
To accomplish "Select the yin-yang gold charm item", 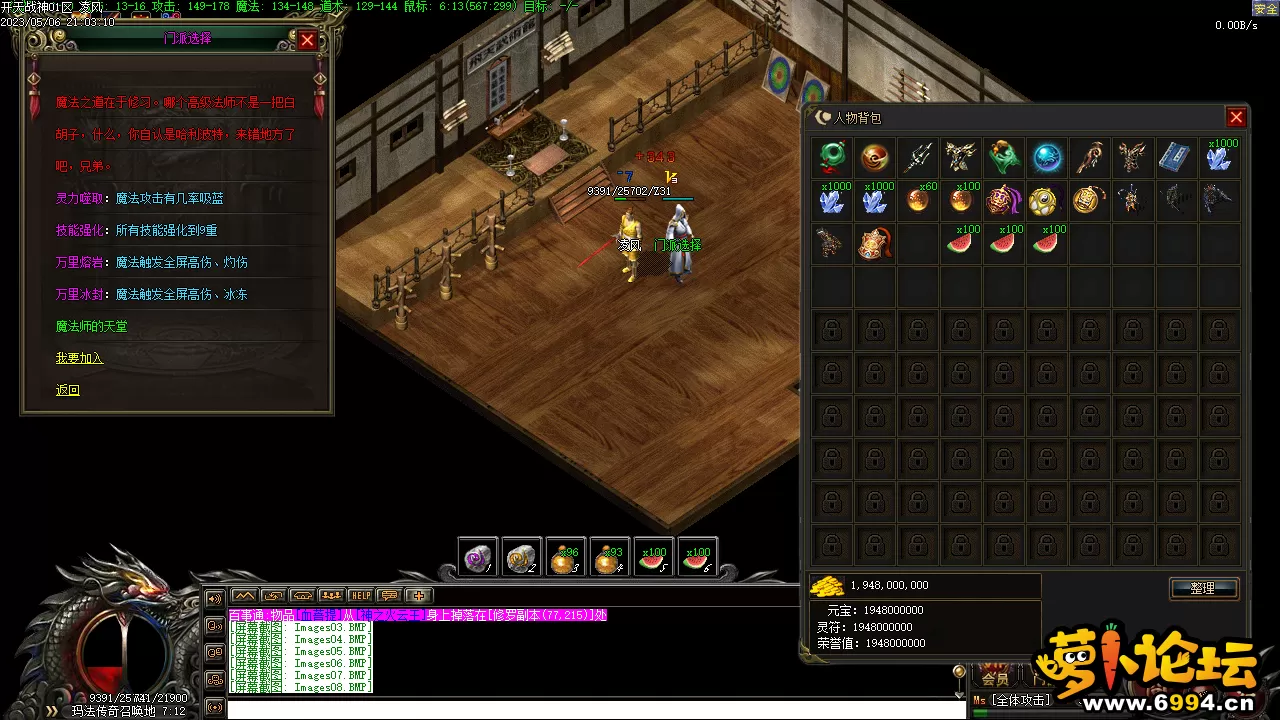I will (x=1047, y=200).
